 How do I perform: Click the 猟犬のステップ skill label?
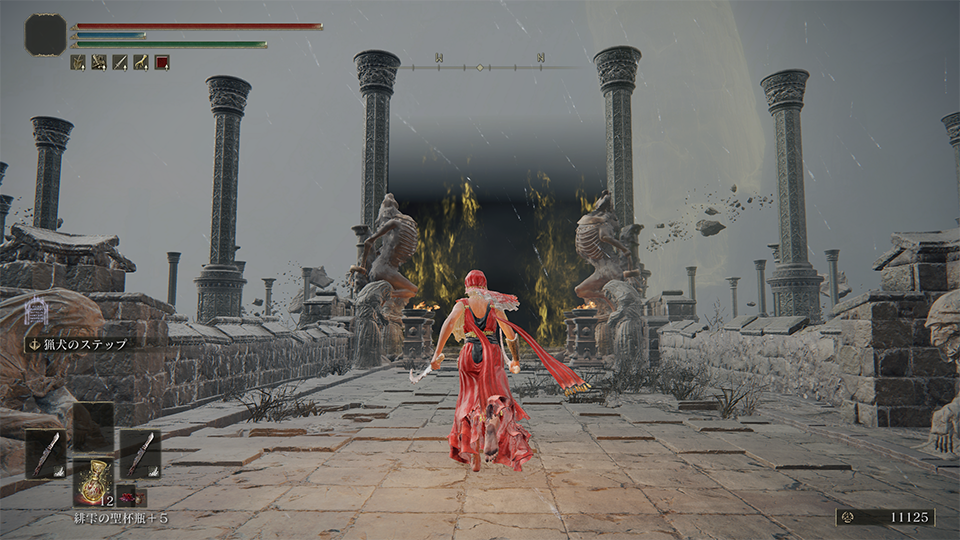79,344
